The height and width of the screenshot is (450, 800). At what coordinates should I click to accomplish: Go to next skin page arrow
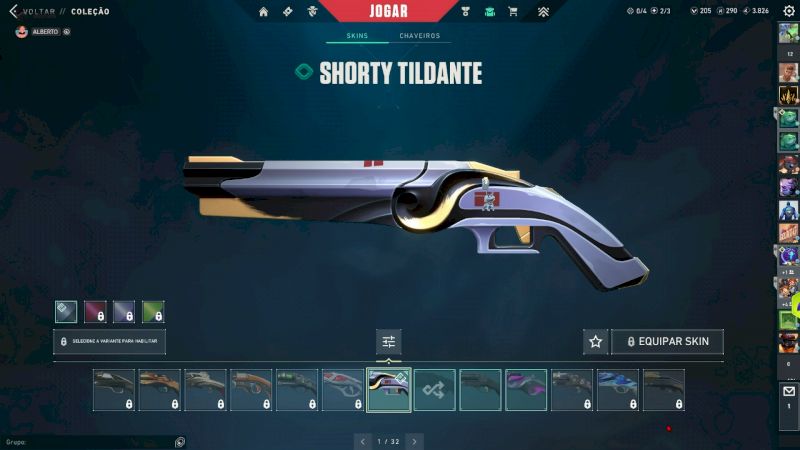[414, 441]
